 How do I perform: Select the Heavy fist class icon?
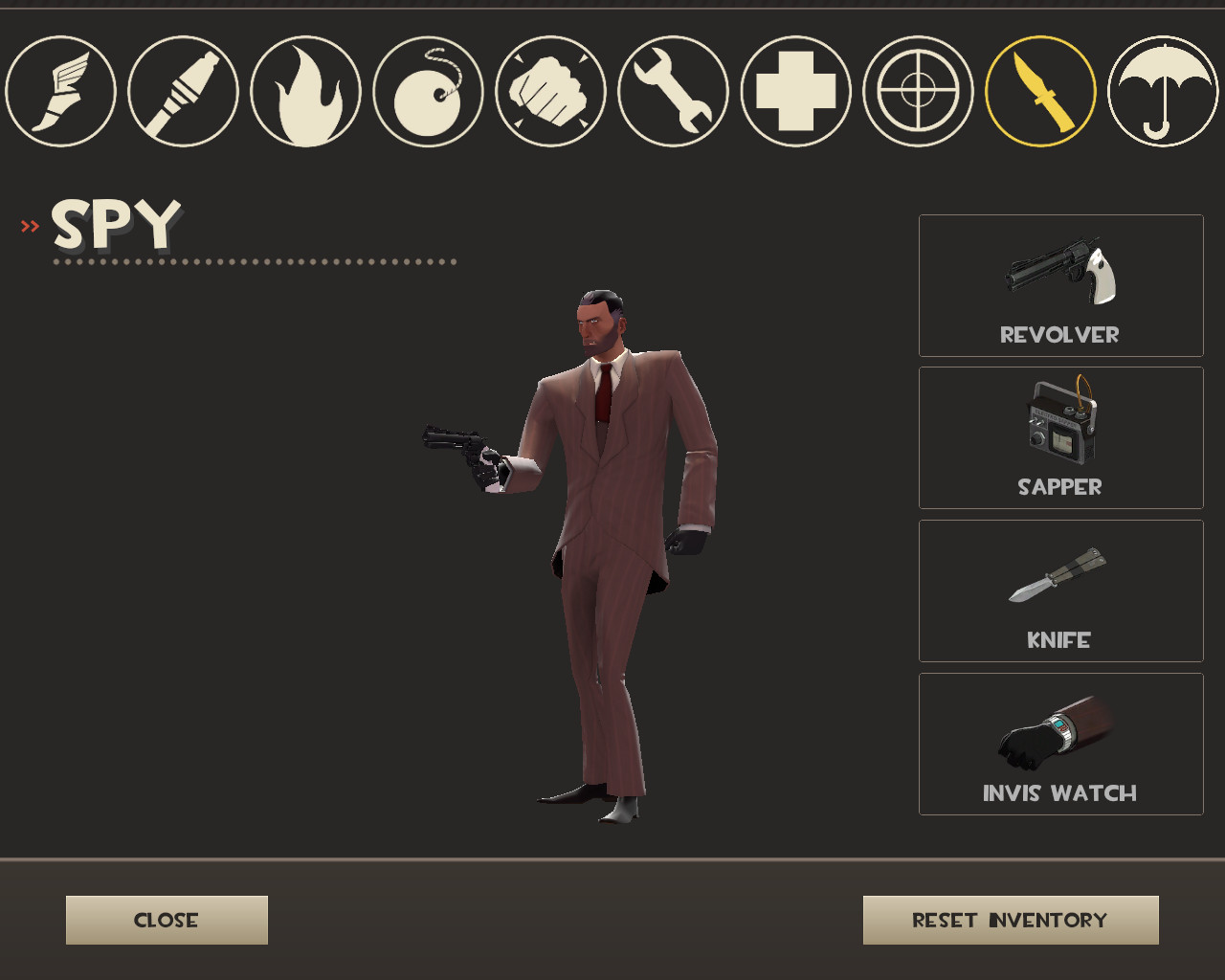click(x=549, y=90)
